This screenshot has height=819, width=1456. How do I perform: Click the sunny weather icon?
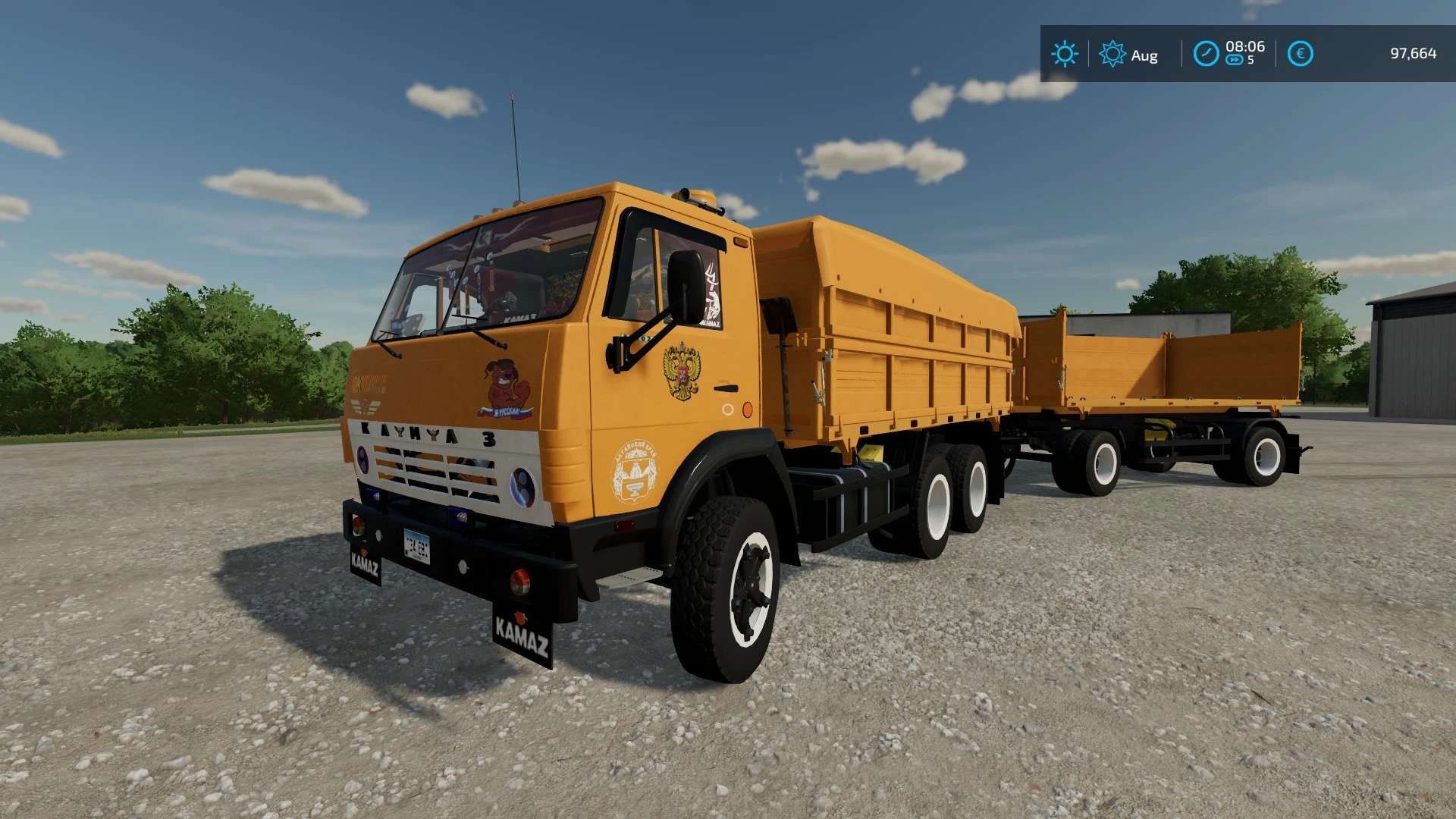[x=1064, y=54]
